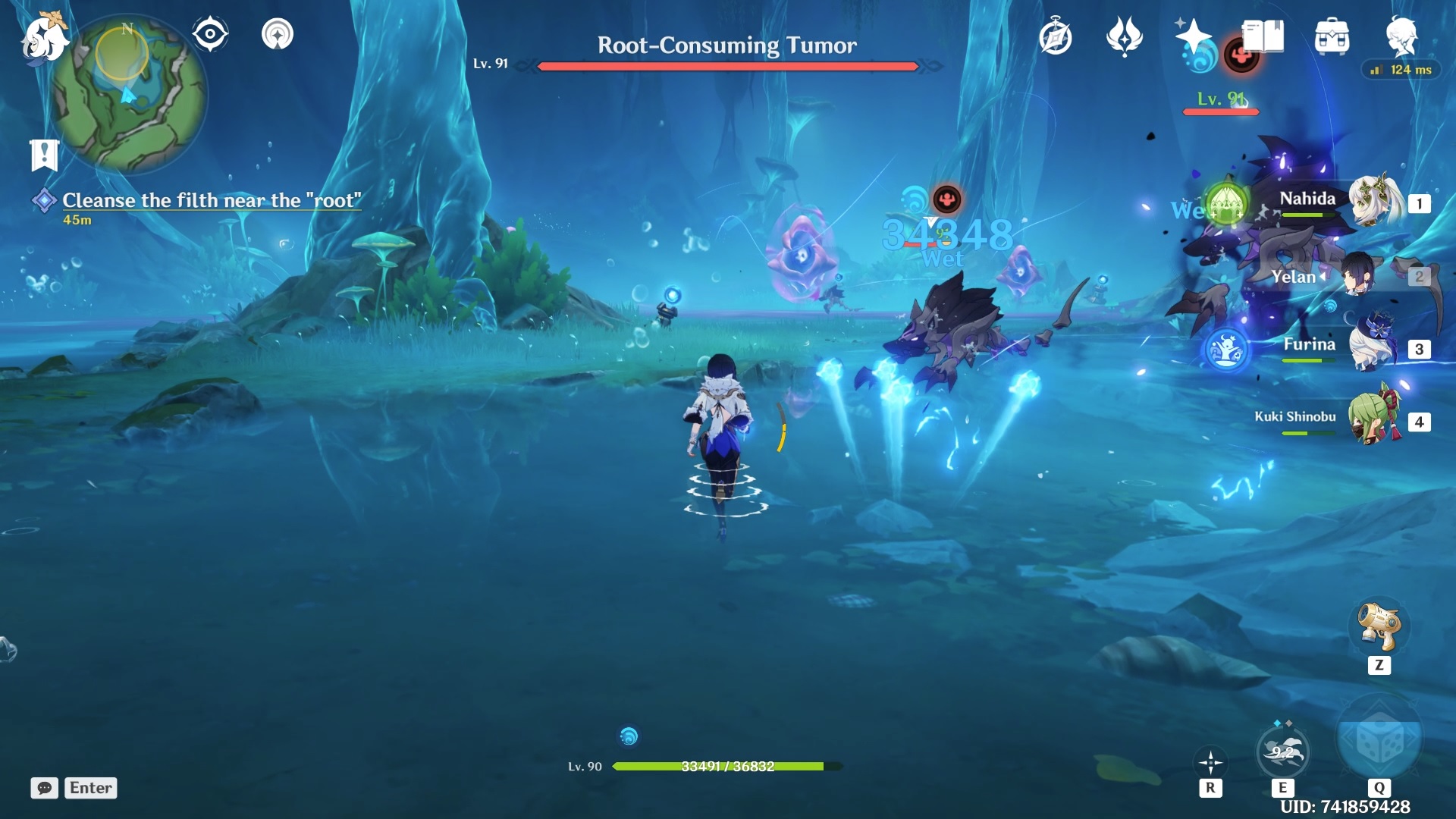This screenshot has height=819, width=1456.
Task: Click the aiming mode crosshair icon
Action: click(x=1210, y=763)
